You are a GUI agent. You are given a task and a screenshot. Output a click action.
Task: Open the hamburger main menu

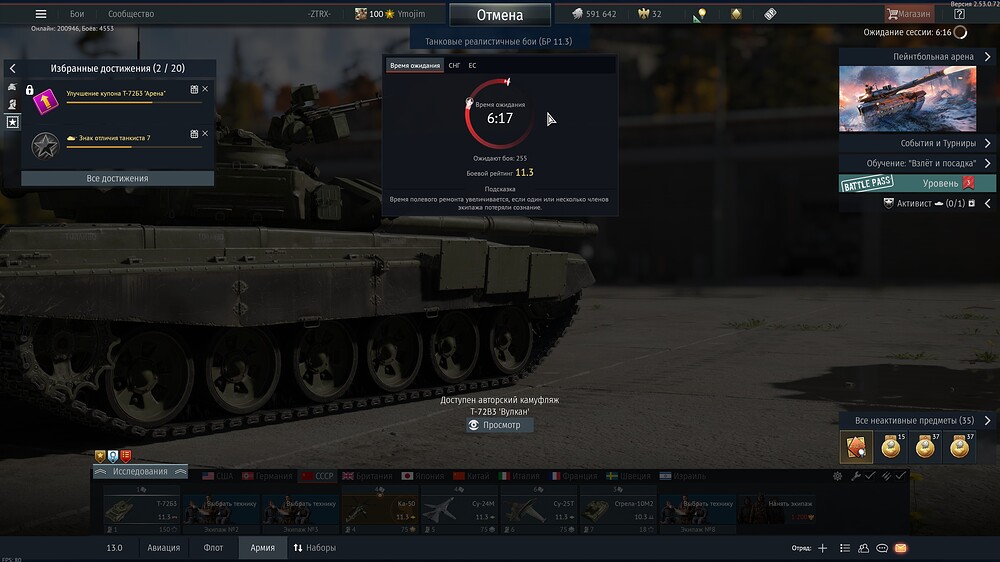[x=41, y=14]
